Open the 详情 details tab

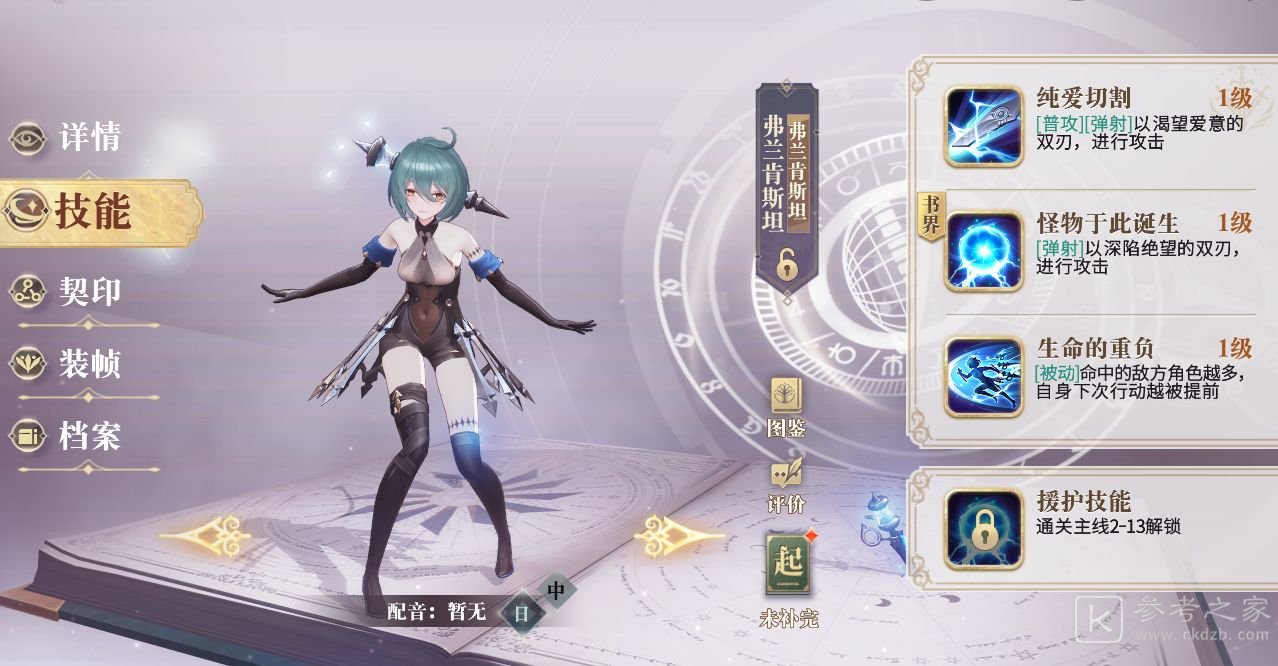(68, 138)
